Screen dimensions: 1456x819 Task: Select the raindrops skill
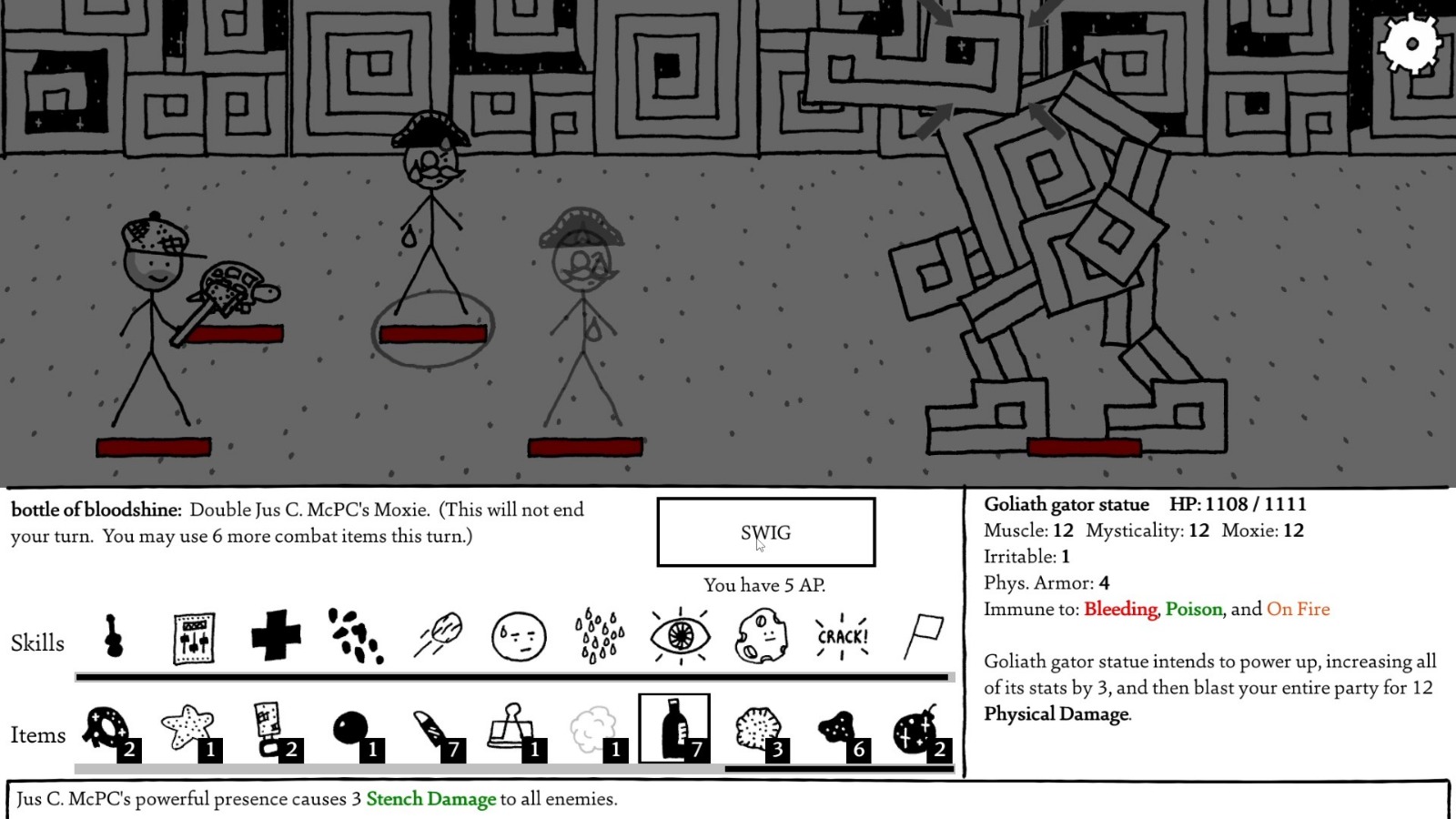pyautogui.click(x=599, y=637)
